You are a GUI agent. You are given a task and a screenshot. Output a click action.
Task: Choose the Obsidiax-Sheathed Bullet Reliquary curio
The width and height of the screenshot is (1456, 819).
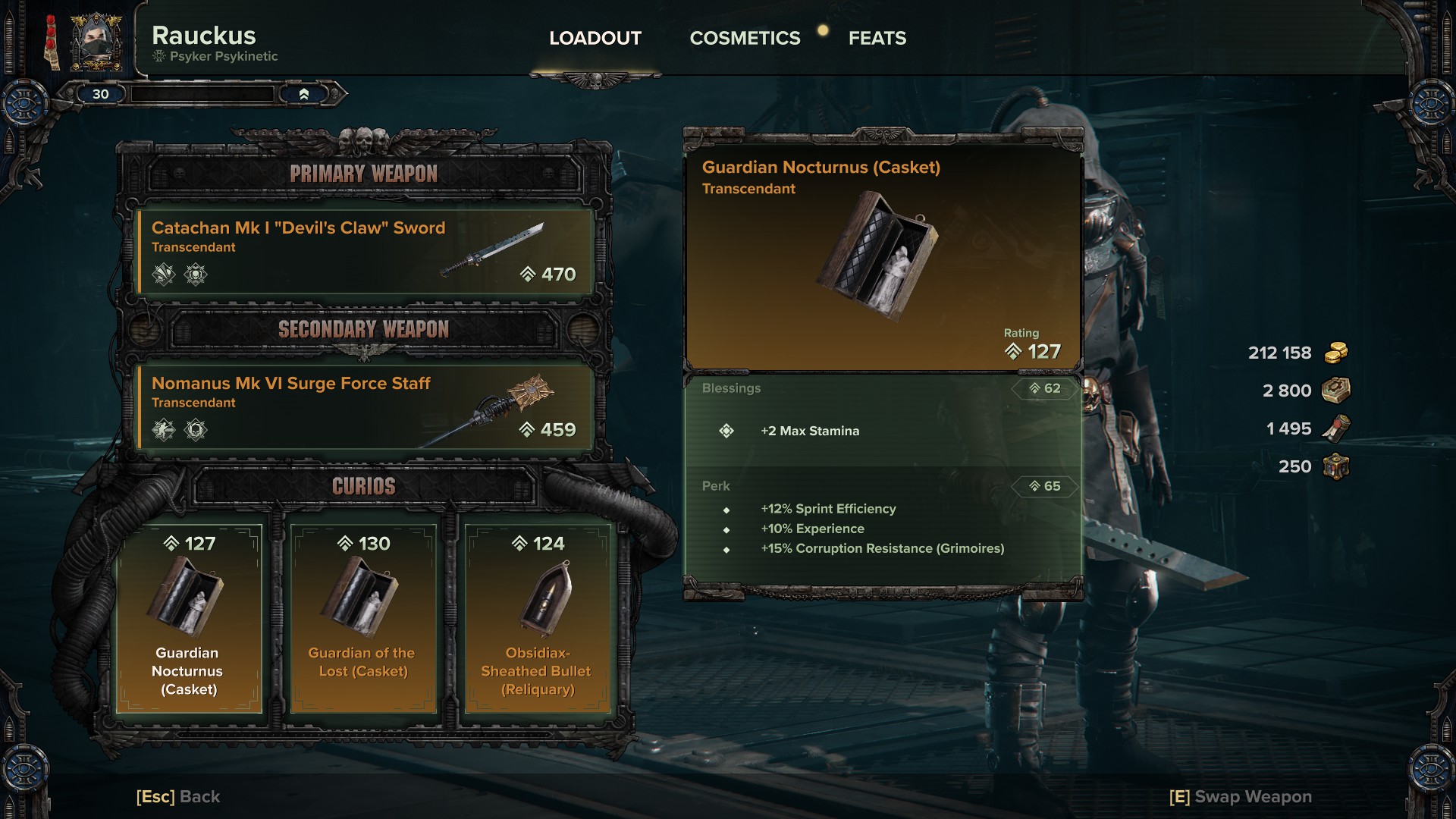click(x=538, y=618)
